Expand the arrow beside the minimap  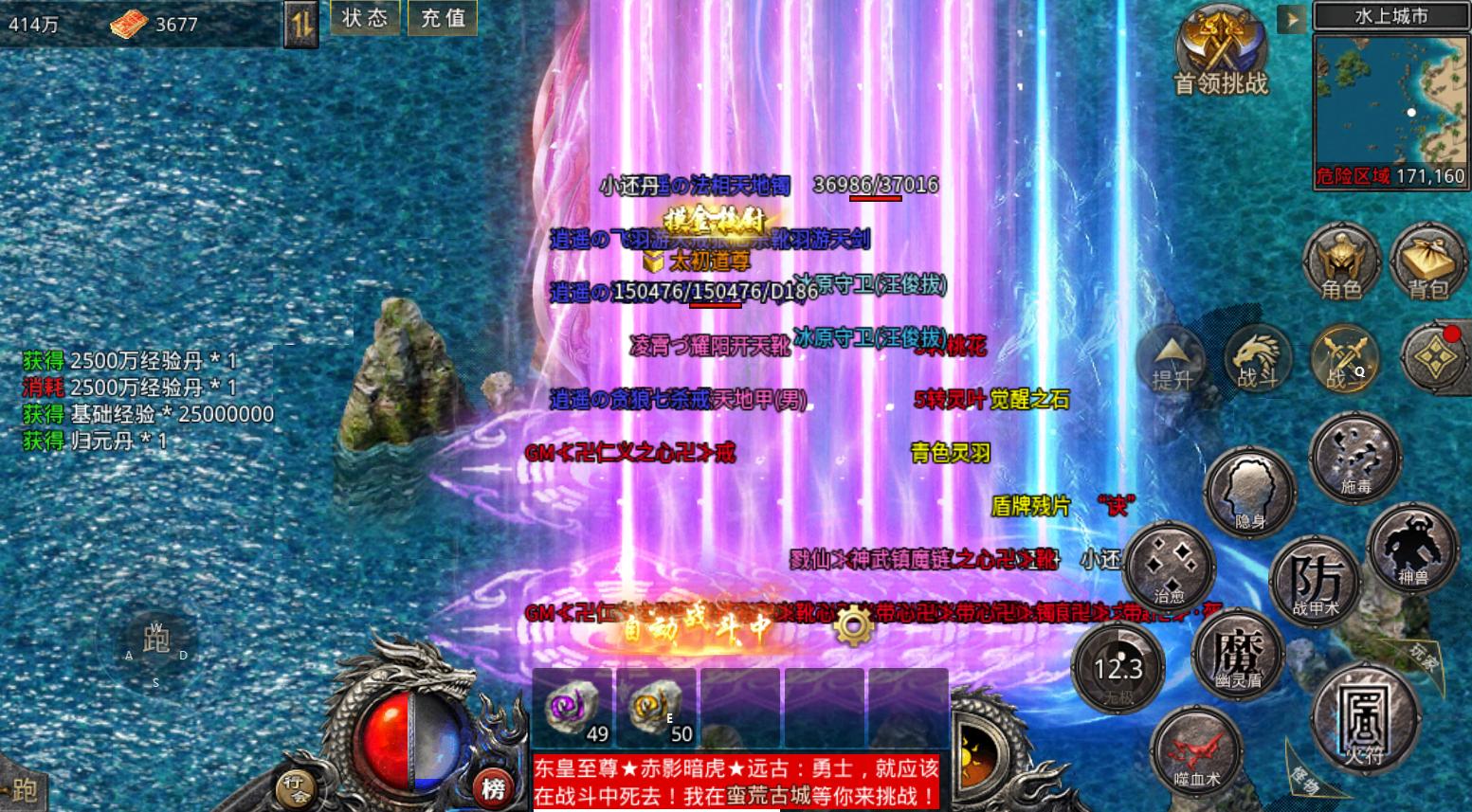(x=1290, y=18)
